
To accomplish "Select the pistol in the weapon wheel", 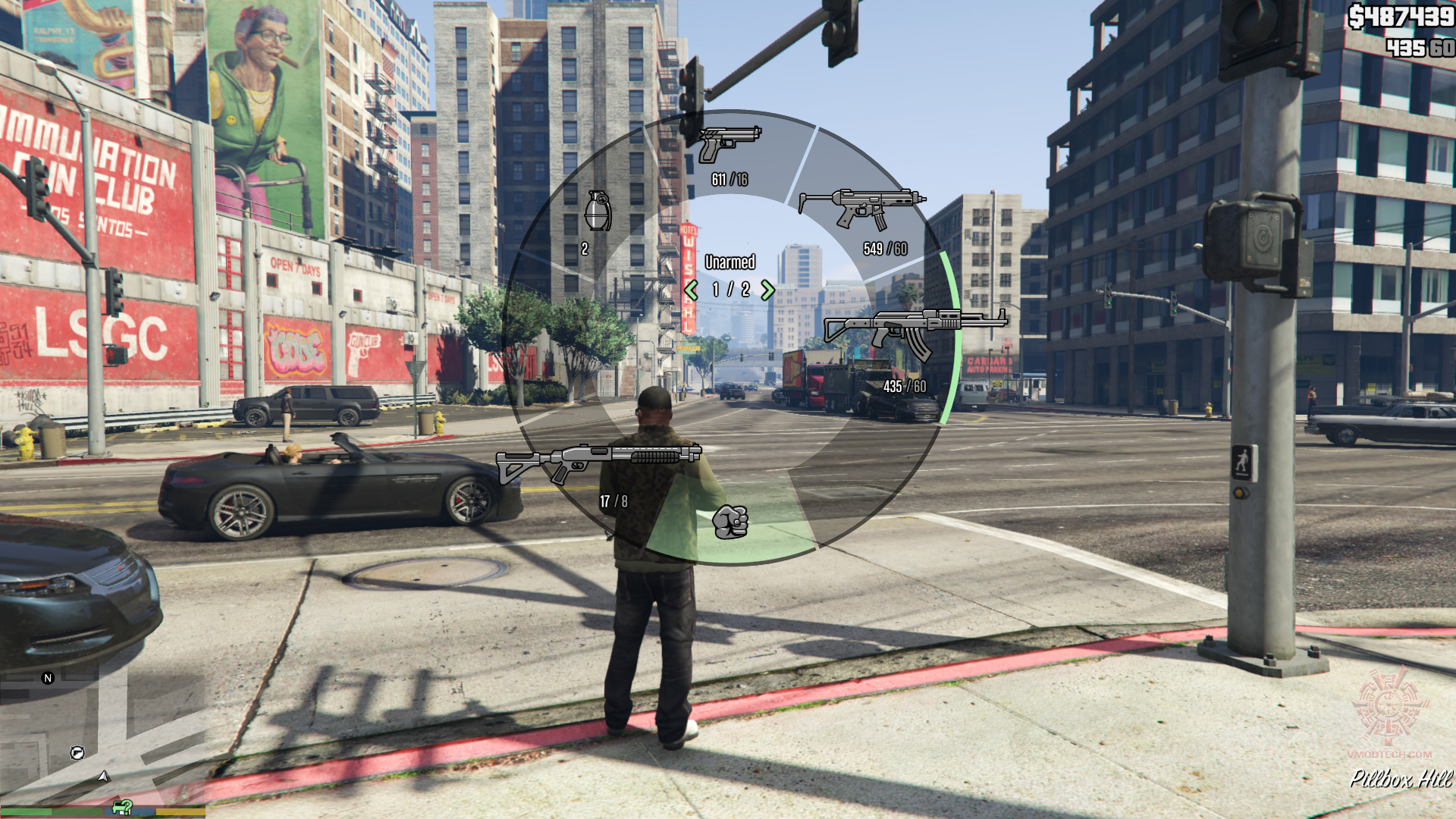I will pyautogui.click(x=729, y=145).
